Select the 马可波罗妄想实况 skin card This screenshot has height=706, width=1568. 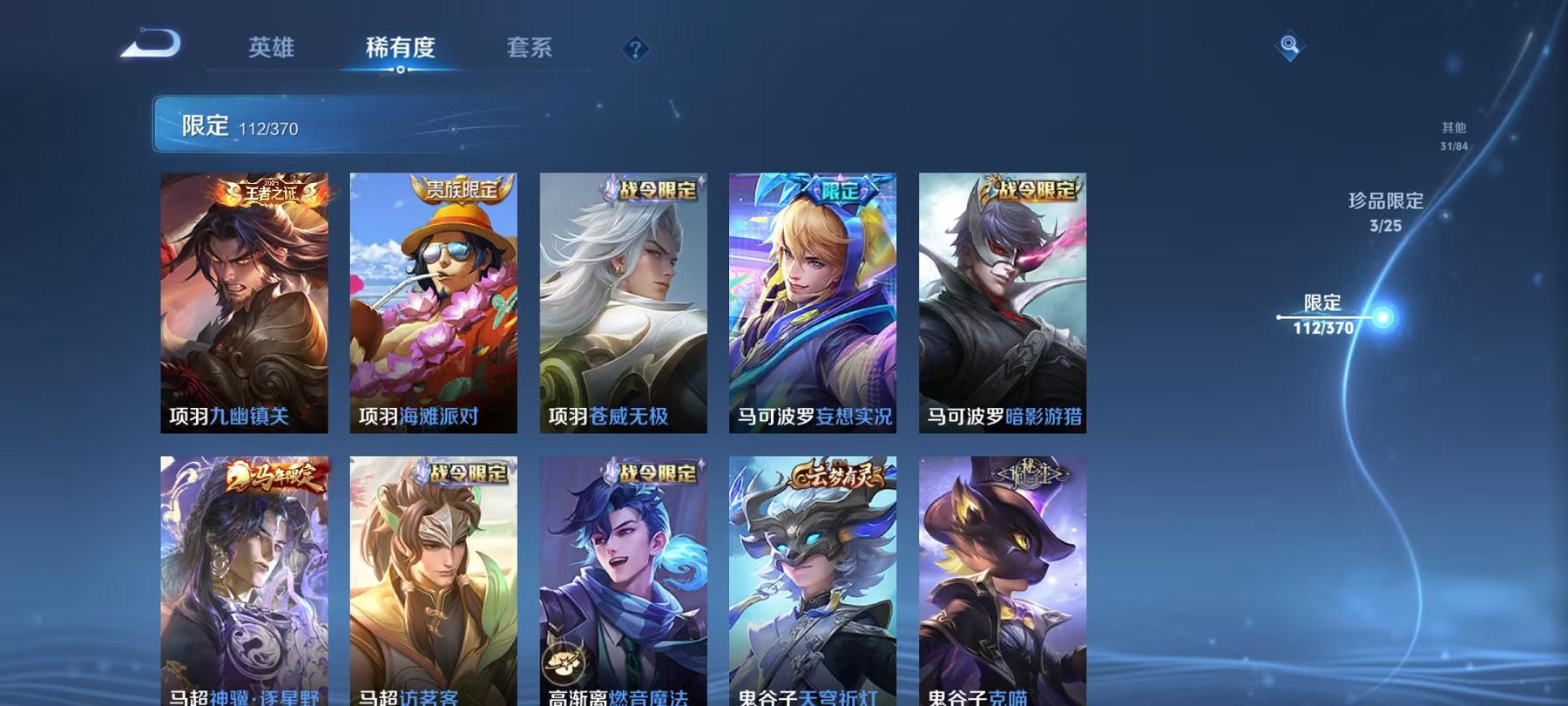814,305
